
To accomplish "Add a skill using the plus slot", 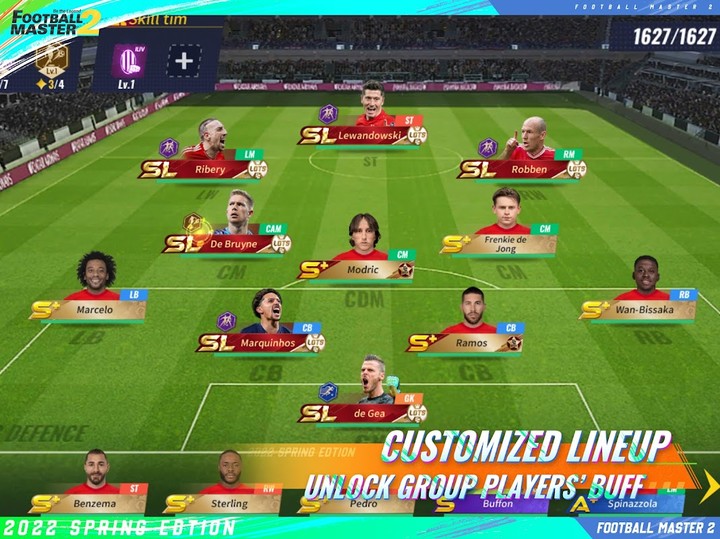I will click(x=183, y=60).
